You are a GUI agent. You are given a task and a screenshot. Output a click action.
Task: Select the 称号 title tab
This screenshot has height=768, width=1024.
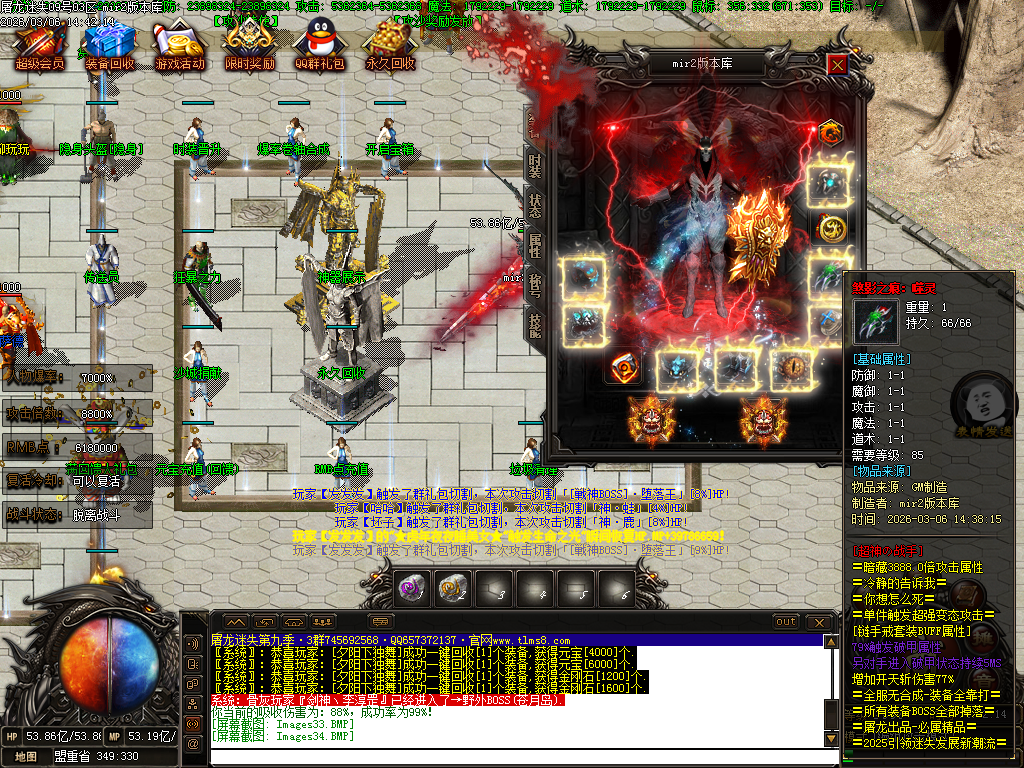535,284
